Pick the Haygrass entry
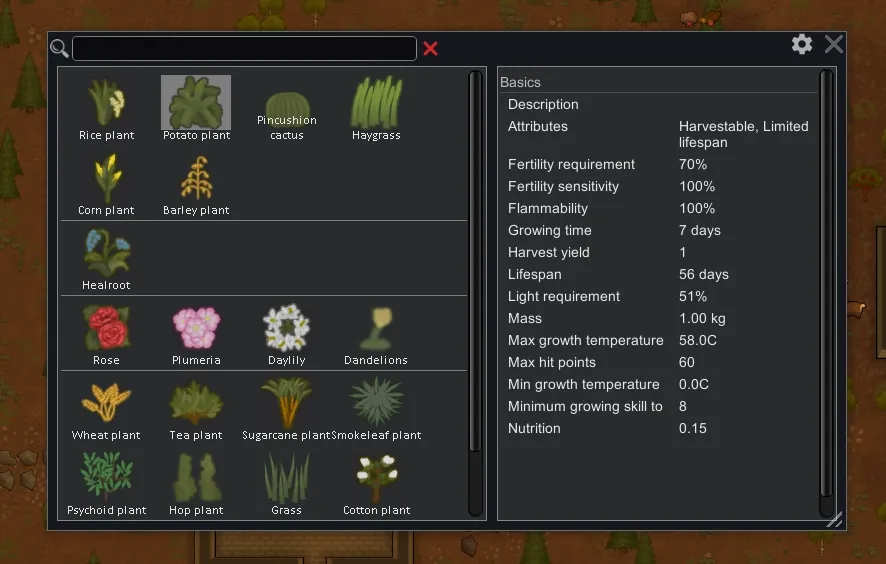The width and height of the screenshot is (886, 564). coord(376,108)
